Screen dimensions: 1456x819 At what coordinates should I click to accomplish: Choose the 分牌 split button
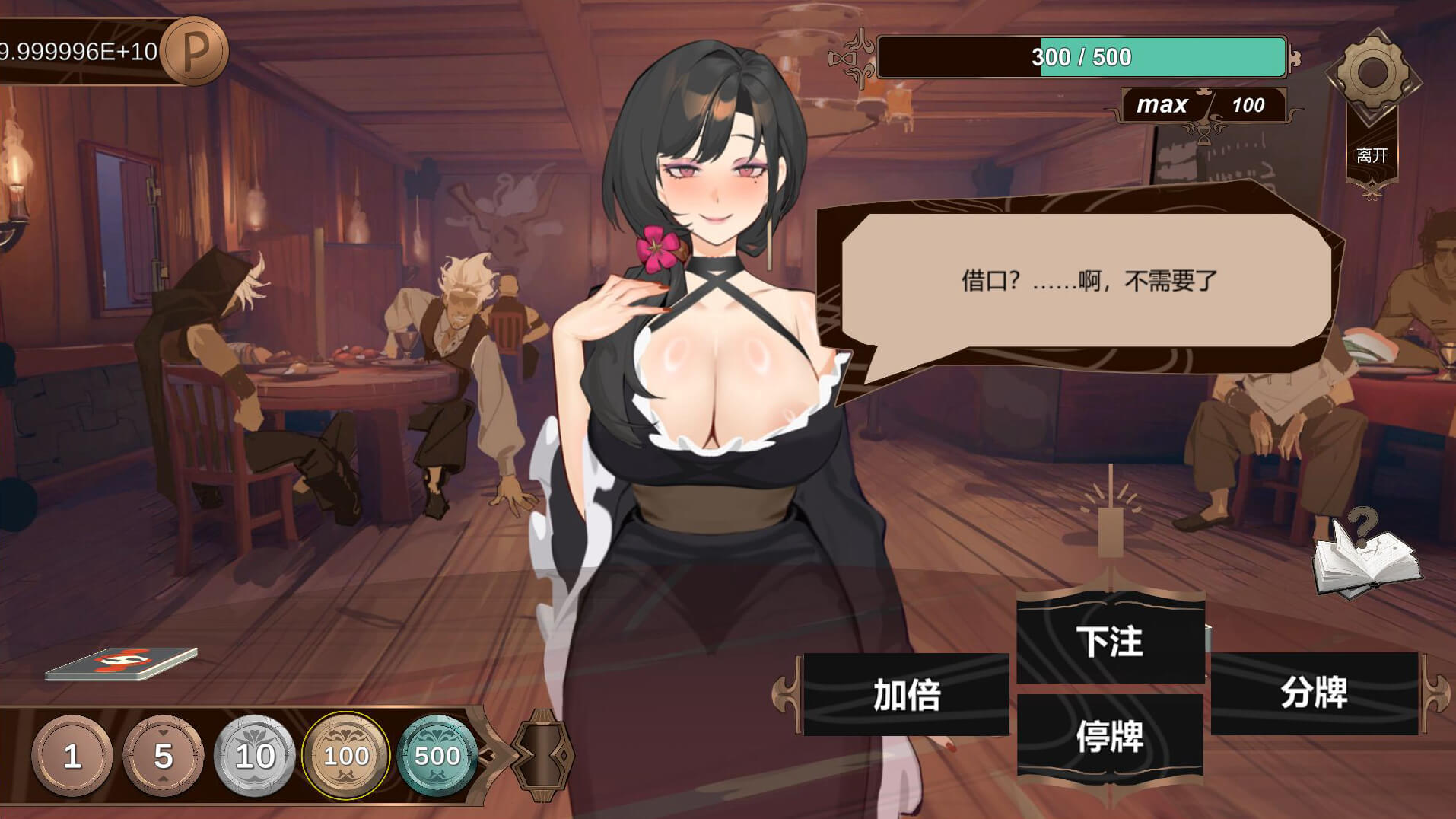tap(1314, 693)
